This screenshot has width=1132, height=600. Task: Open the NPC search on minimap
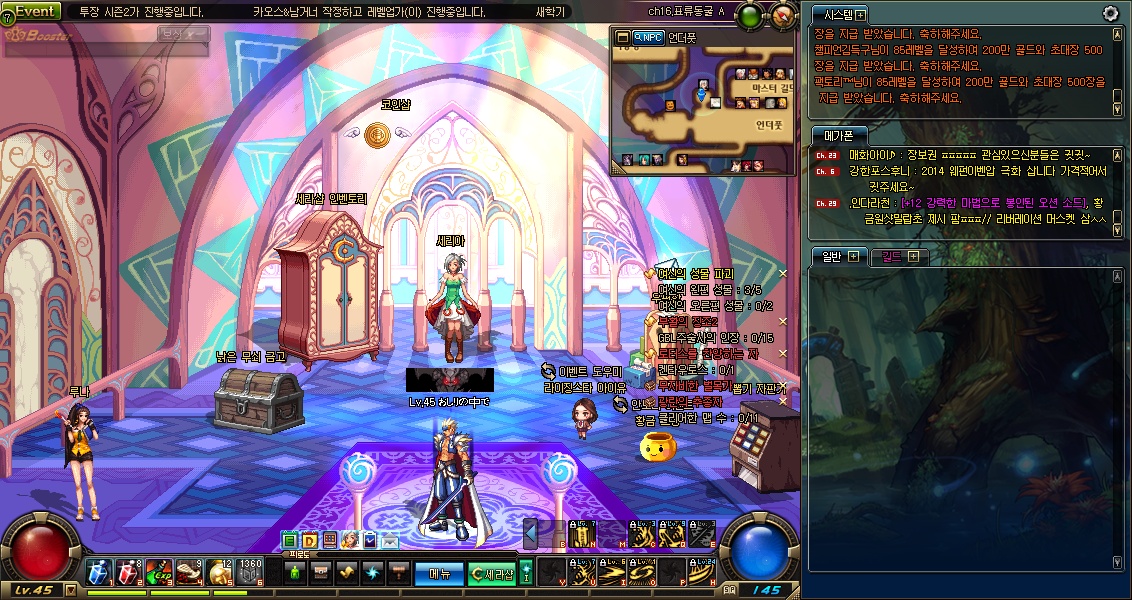(x=650, y=38)
